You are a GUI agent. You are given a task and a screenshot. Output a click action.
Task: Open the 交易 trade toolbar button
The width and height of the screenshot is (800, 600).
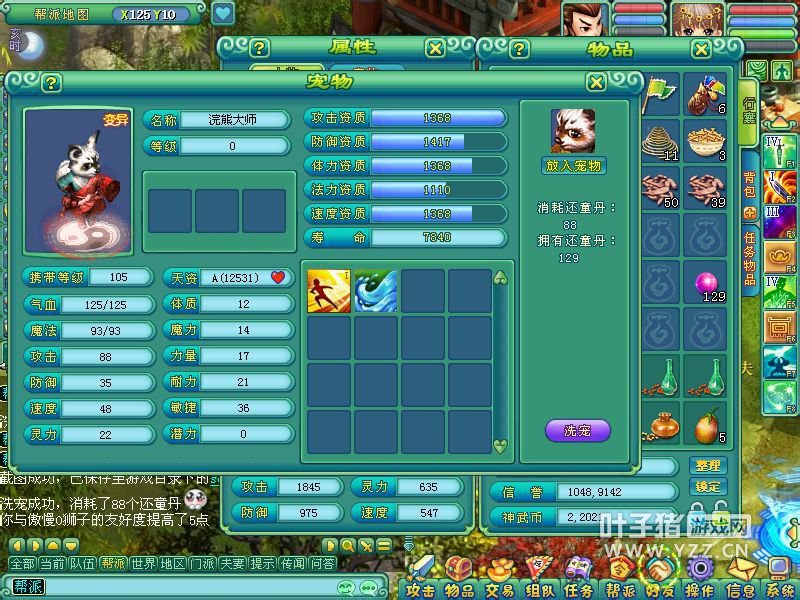pos(499,590)
